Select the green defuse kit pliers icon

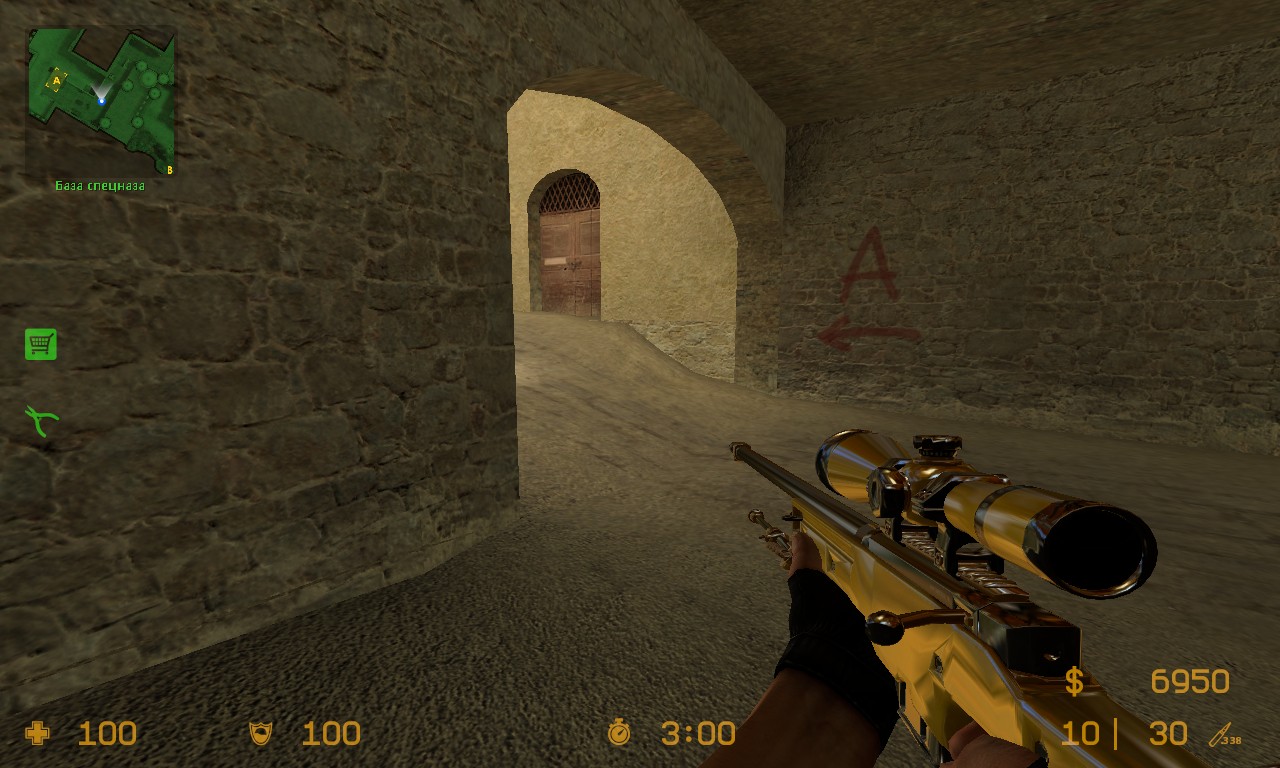tap(42, 421)
